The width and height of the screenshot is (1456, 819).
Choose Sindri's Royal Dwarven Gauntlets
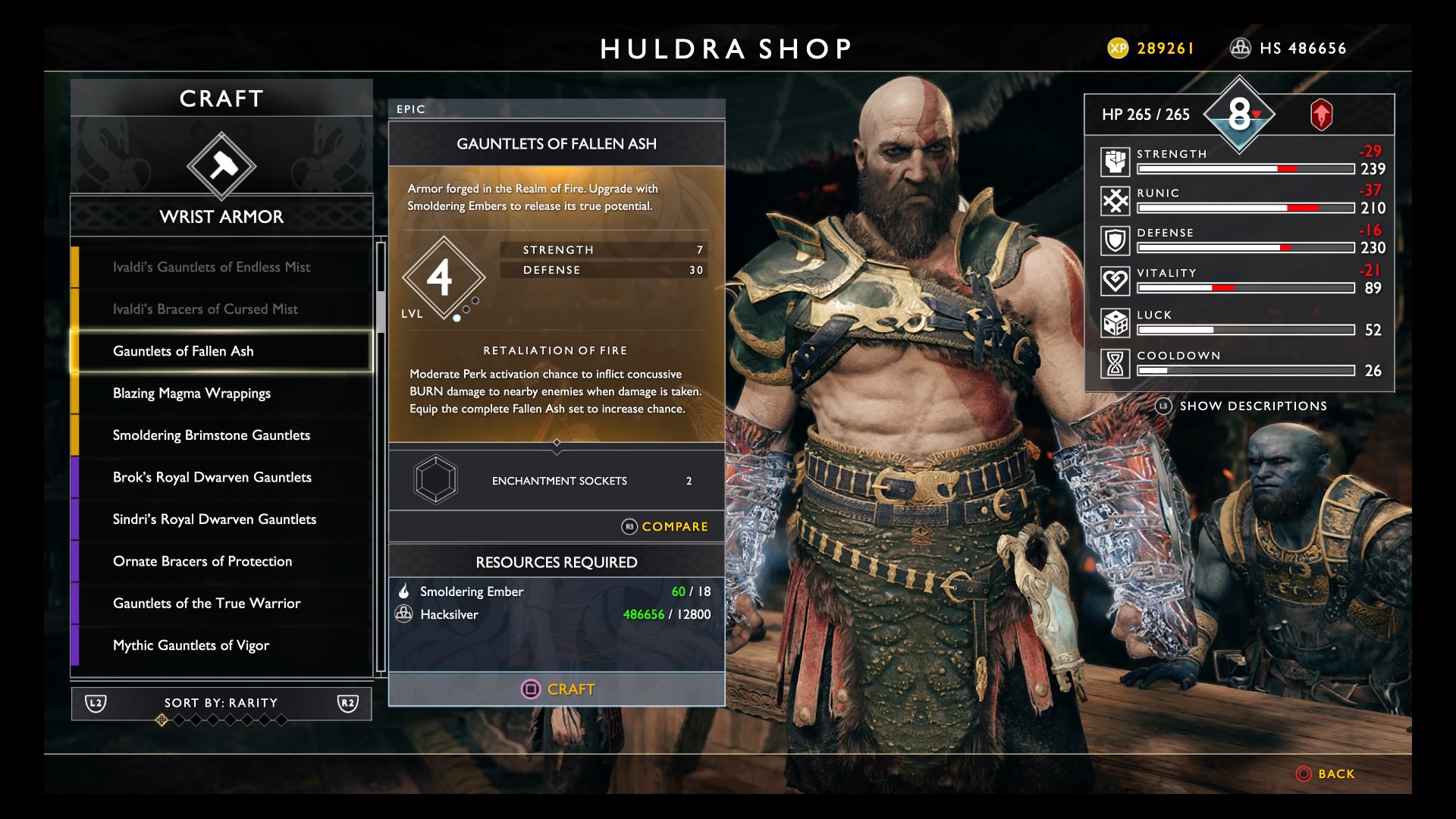(x=215, y=519)
